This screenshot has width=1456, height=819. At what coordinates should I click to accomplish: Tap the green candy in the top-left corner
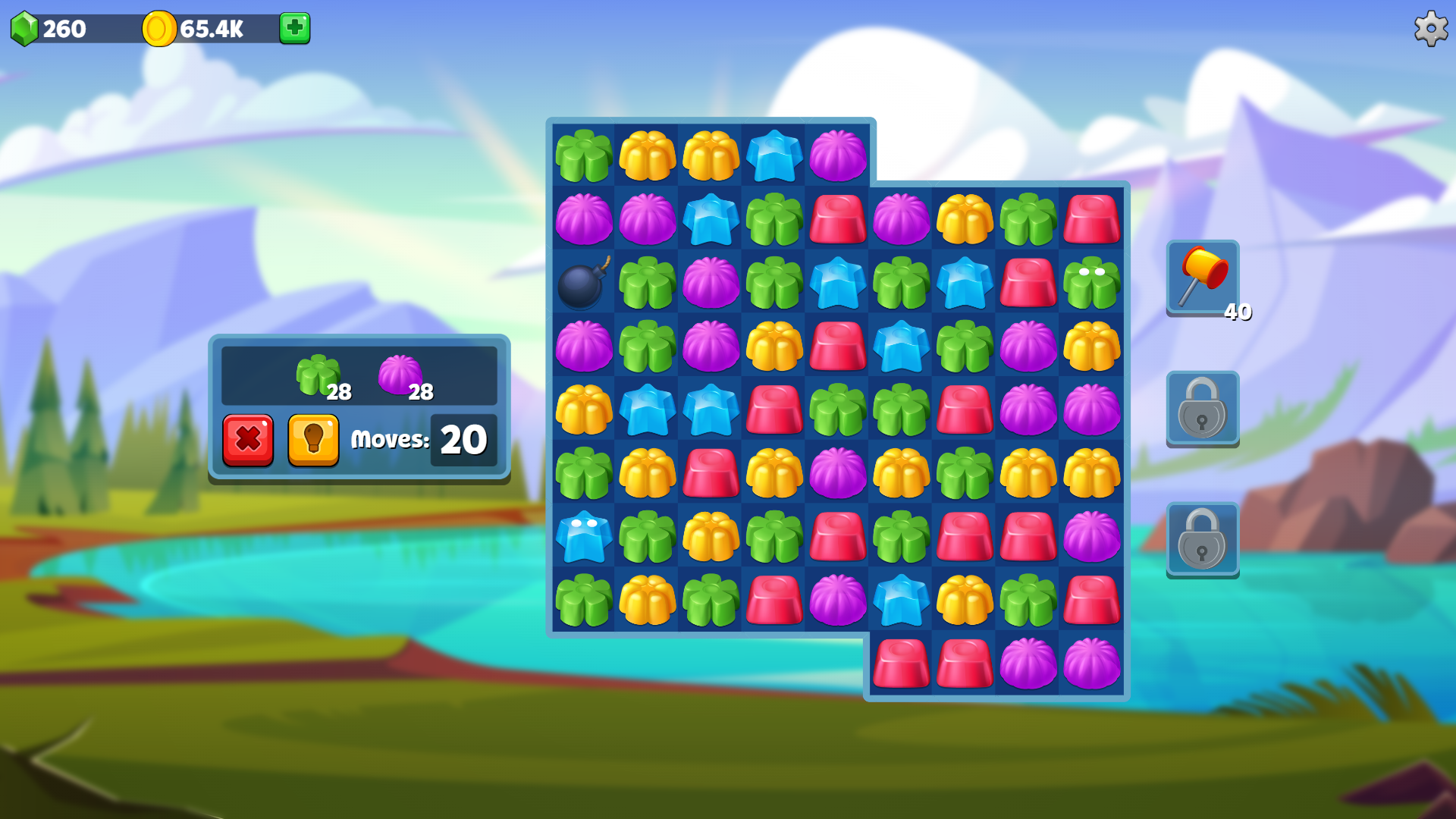point(582,155)
